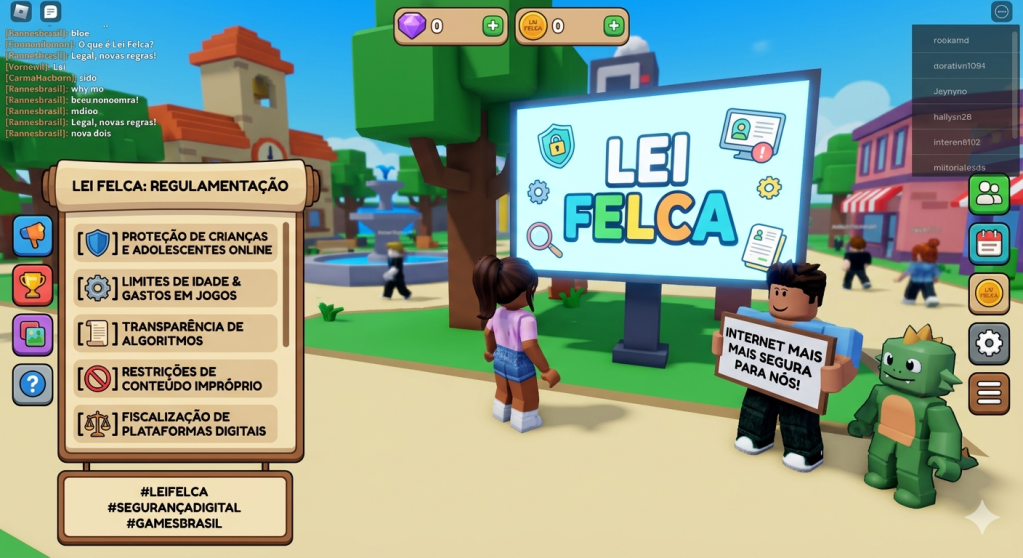This screenshot has height=558, width=1023.
Task: Choose Limites de Idade & Gastos em Jogos
Action: pyautogui.click(x=176, y=288)
